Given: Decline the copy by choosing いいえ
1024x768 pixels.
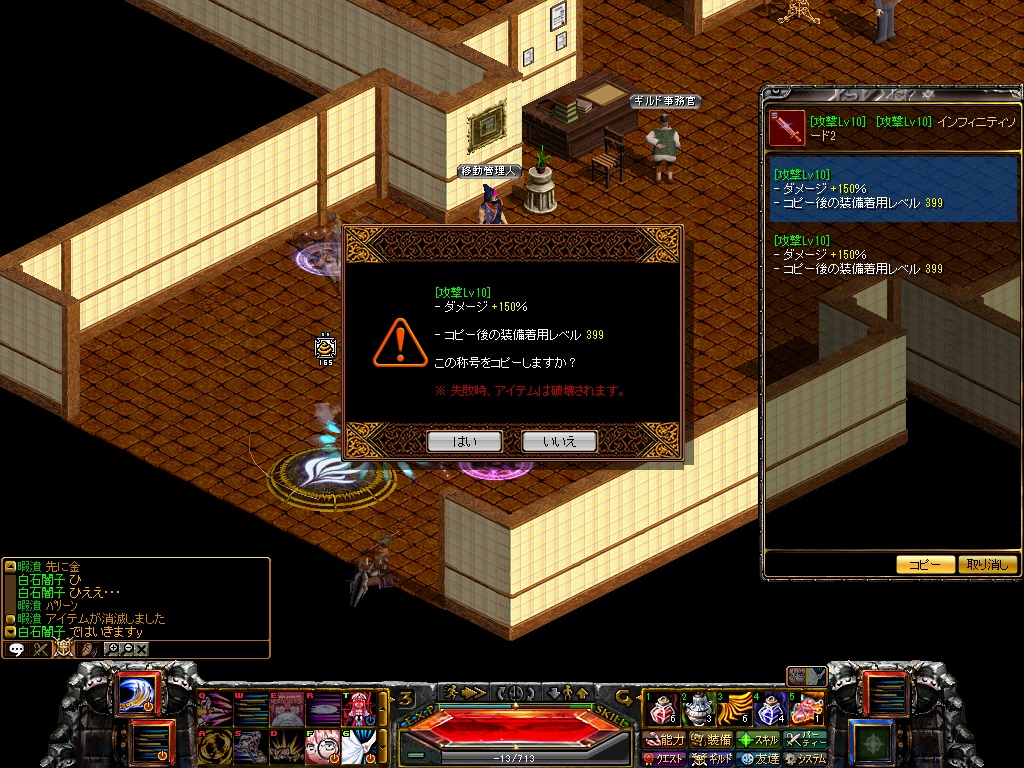Looking at the screenshot, I should pos(559,441).
